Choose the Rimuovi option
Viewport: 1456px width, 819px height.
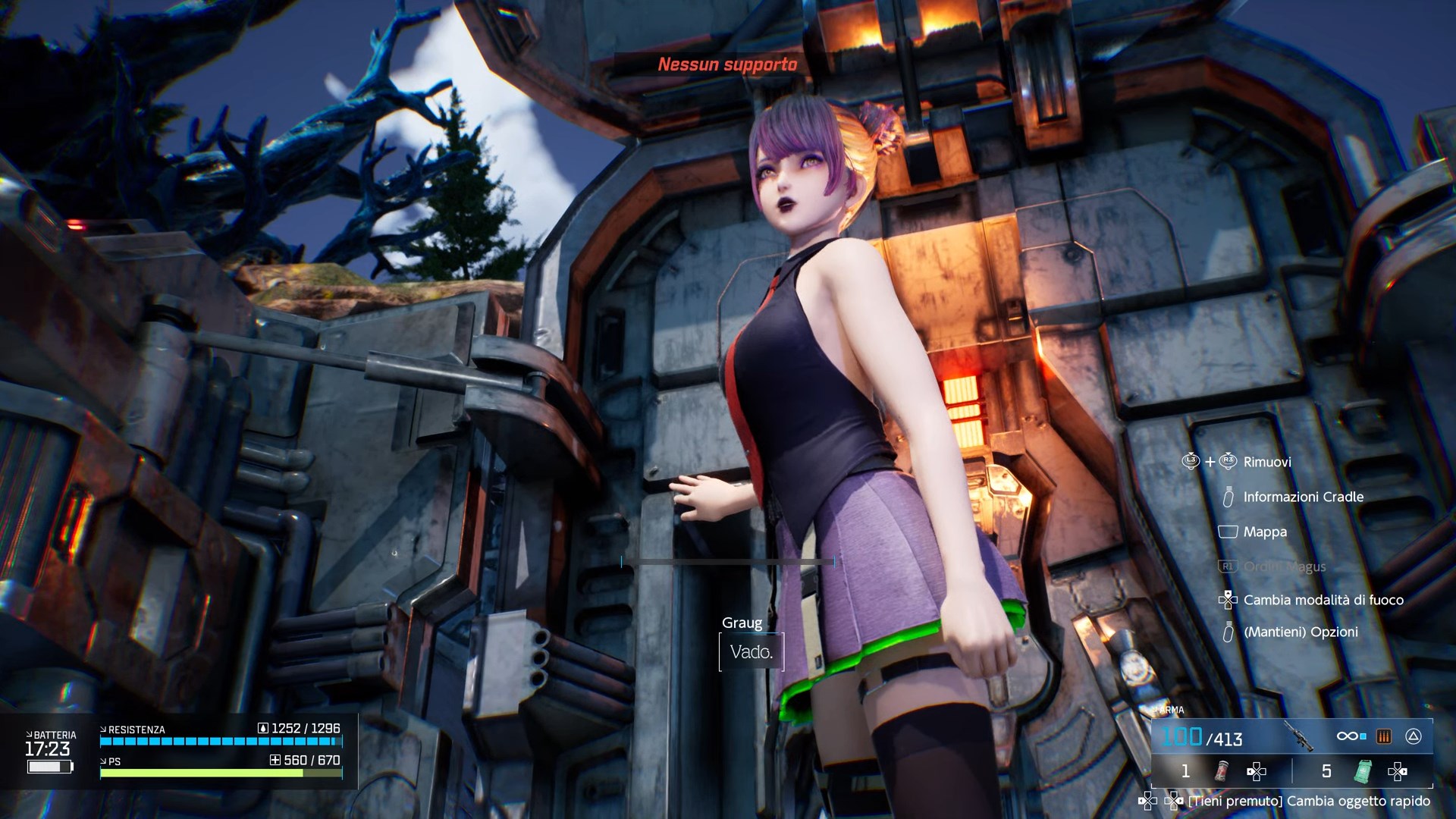pyautogui.click(x=1266, y=462)
